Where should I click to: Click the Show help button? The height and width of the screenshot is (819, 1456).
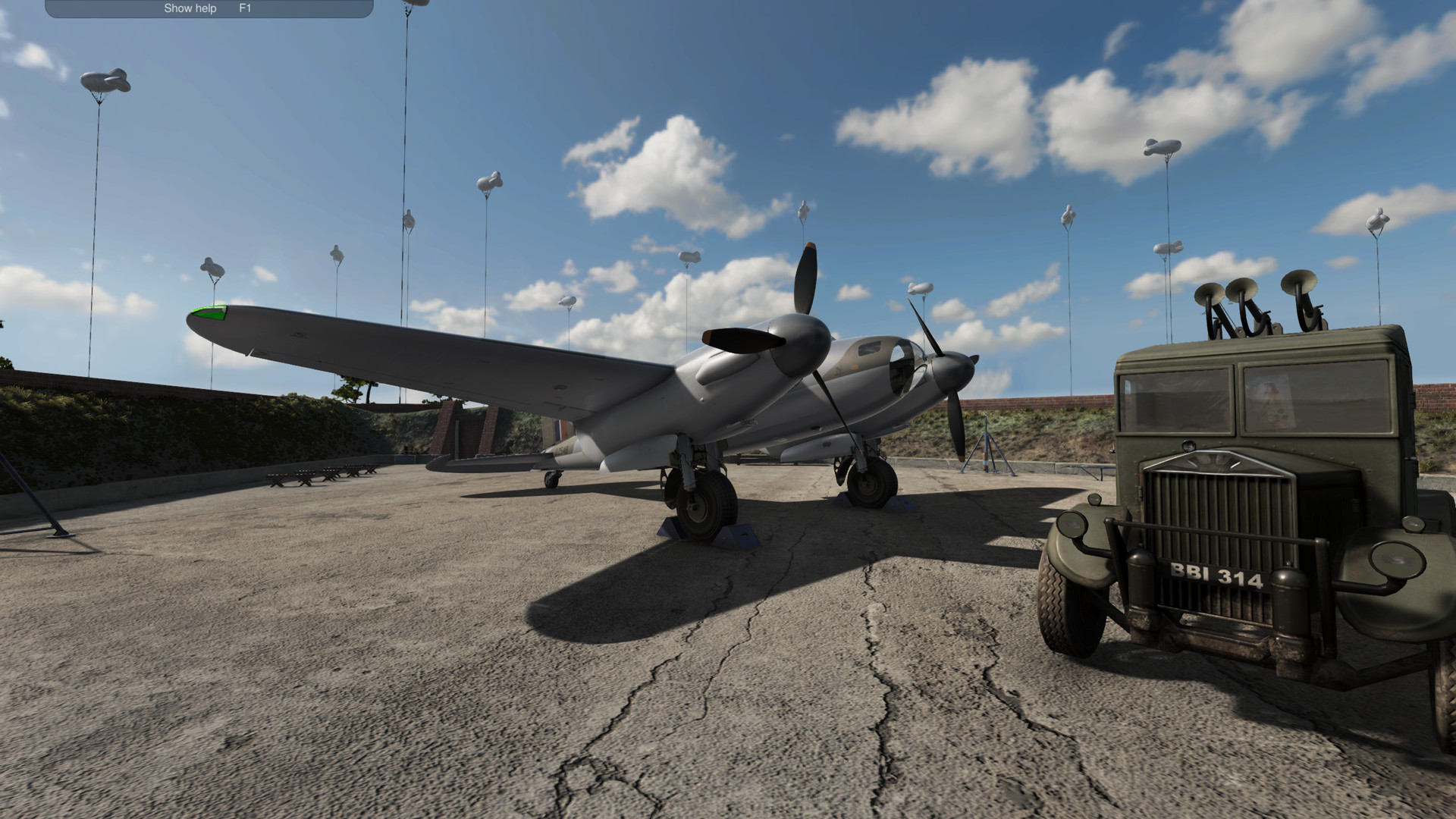pos(188,8)
